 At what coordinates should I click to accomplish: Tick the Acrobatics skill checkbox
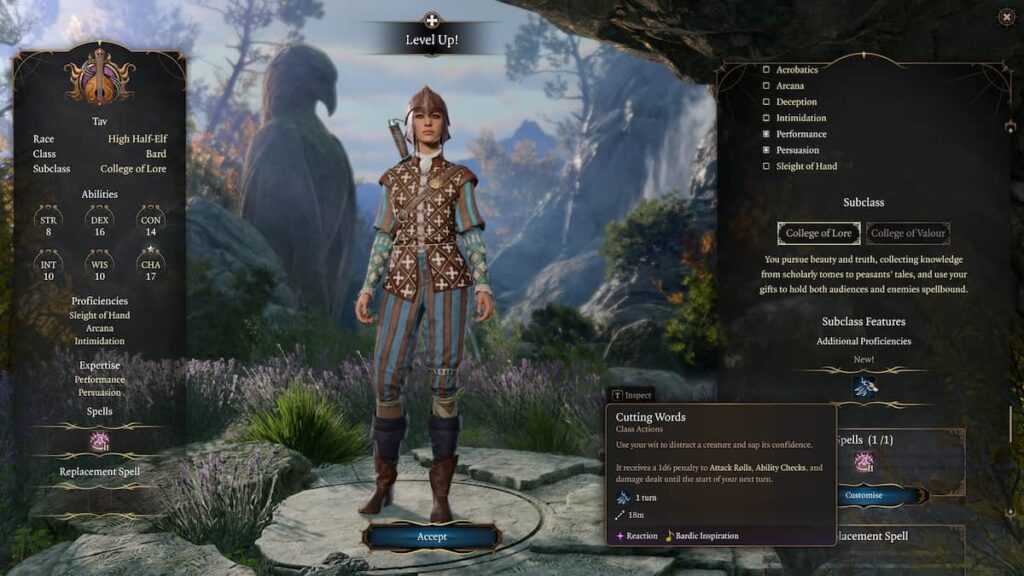(767, 70)
